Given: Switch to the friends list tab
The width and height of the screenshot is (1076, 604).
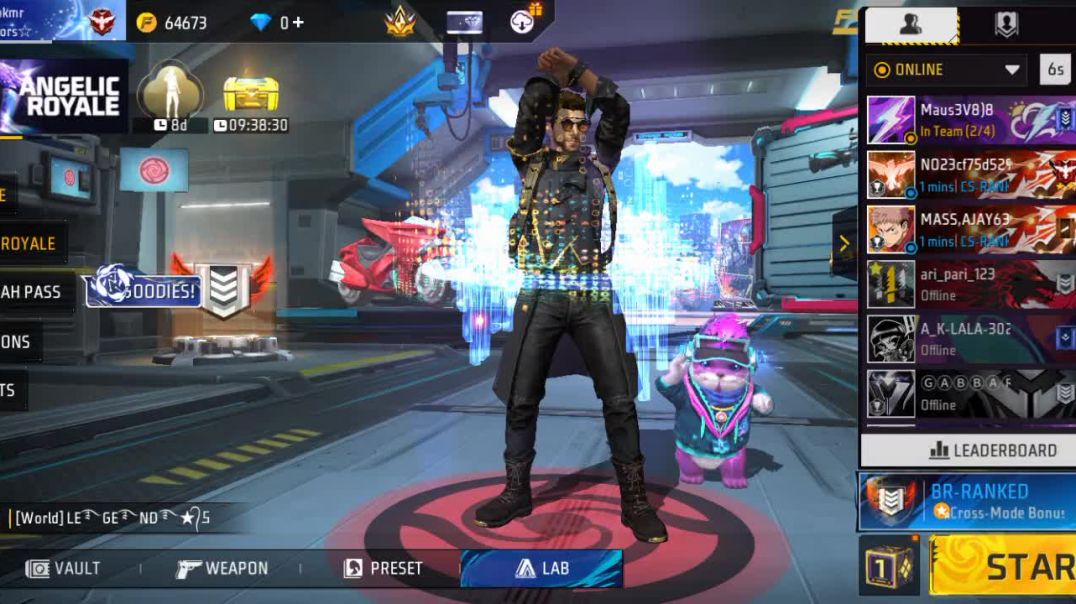Looking at the screenshot, I should (911, 25).
